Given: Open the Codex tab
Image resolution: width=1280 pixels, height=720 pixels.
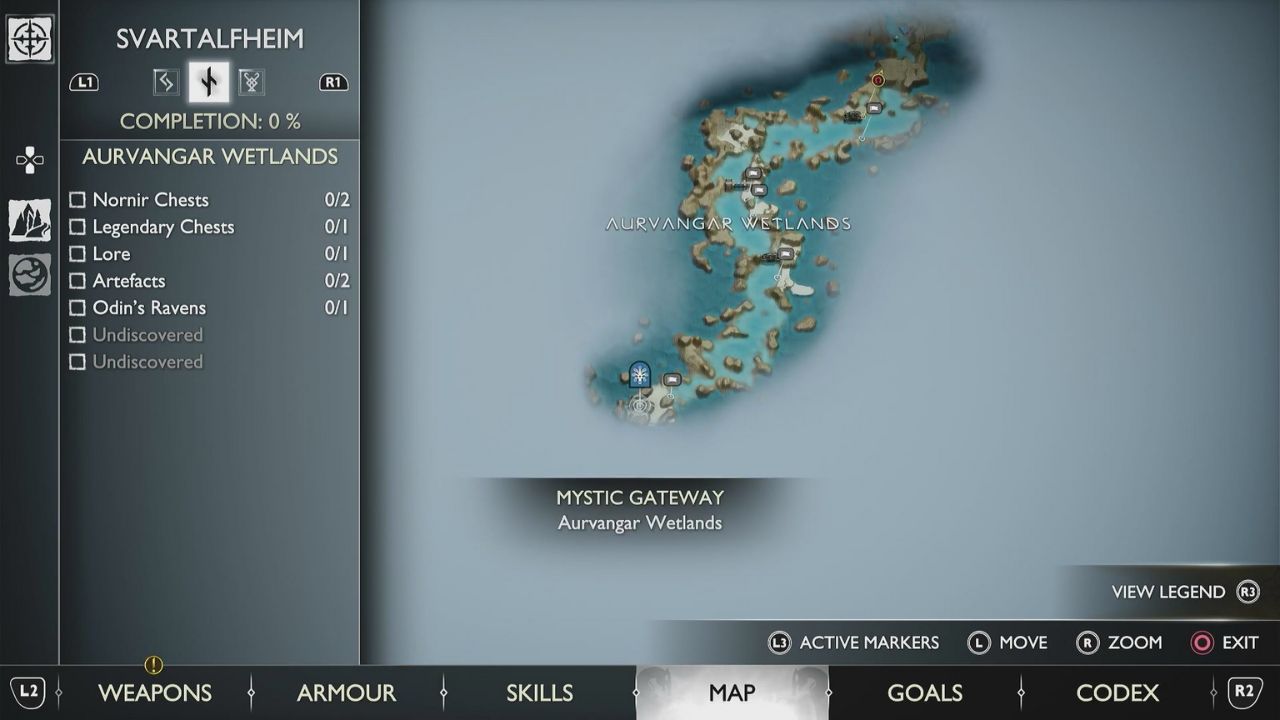Looking at the screenshot, I should (x=1118, y=692).
